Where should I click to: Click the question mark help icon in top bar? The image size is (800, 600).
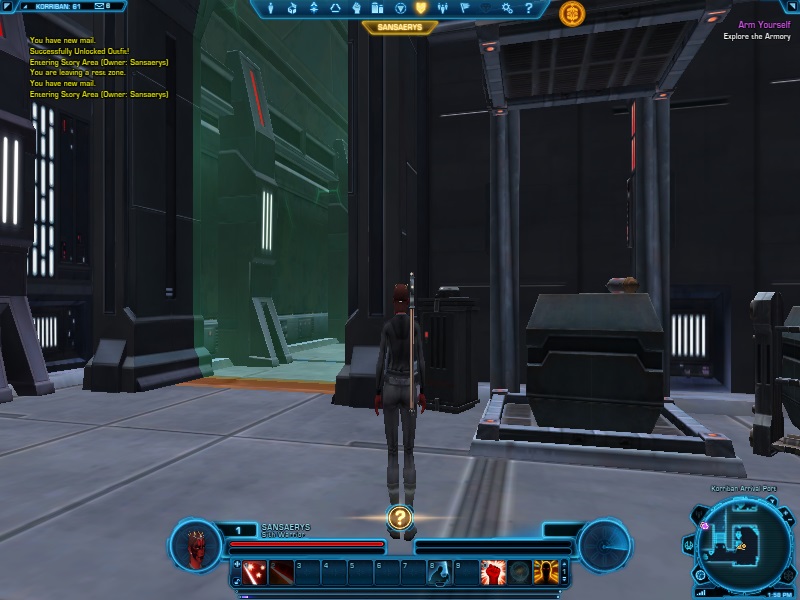529,9
